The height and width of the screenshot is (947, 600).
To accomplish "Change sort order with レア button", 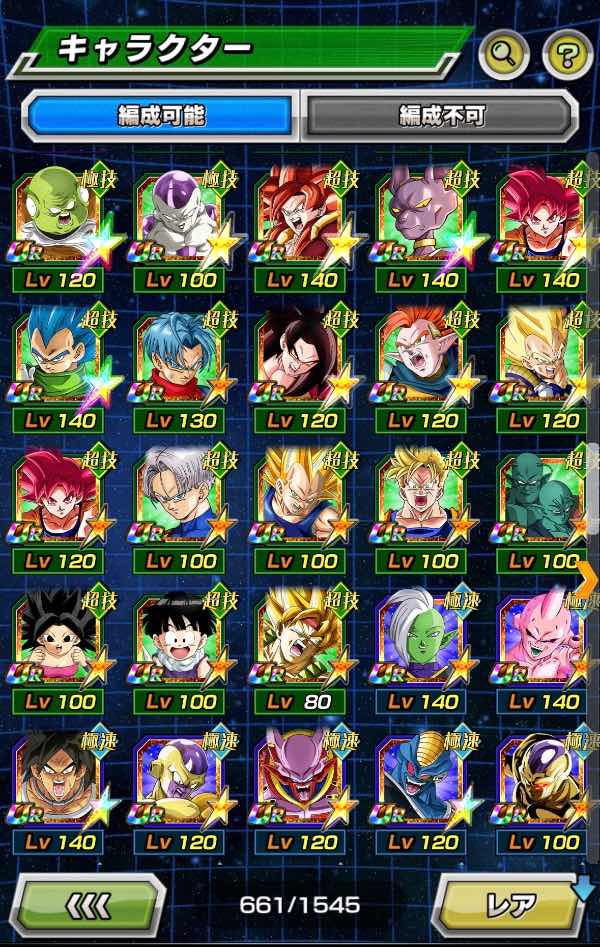I will click(510, 906).
